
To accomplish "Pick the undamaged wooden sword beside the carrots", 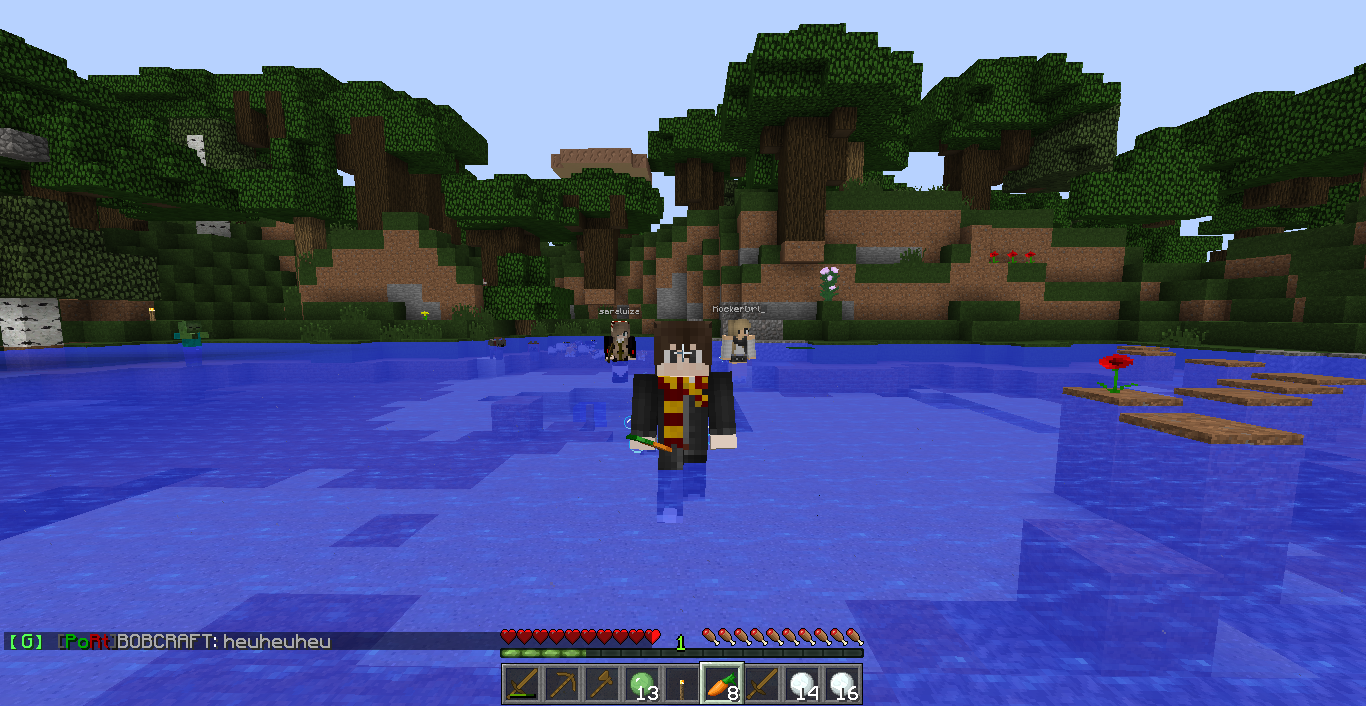I will [762, 684].
